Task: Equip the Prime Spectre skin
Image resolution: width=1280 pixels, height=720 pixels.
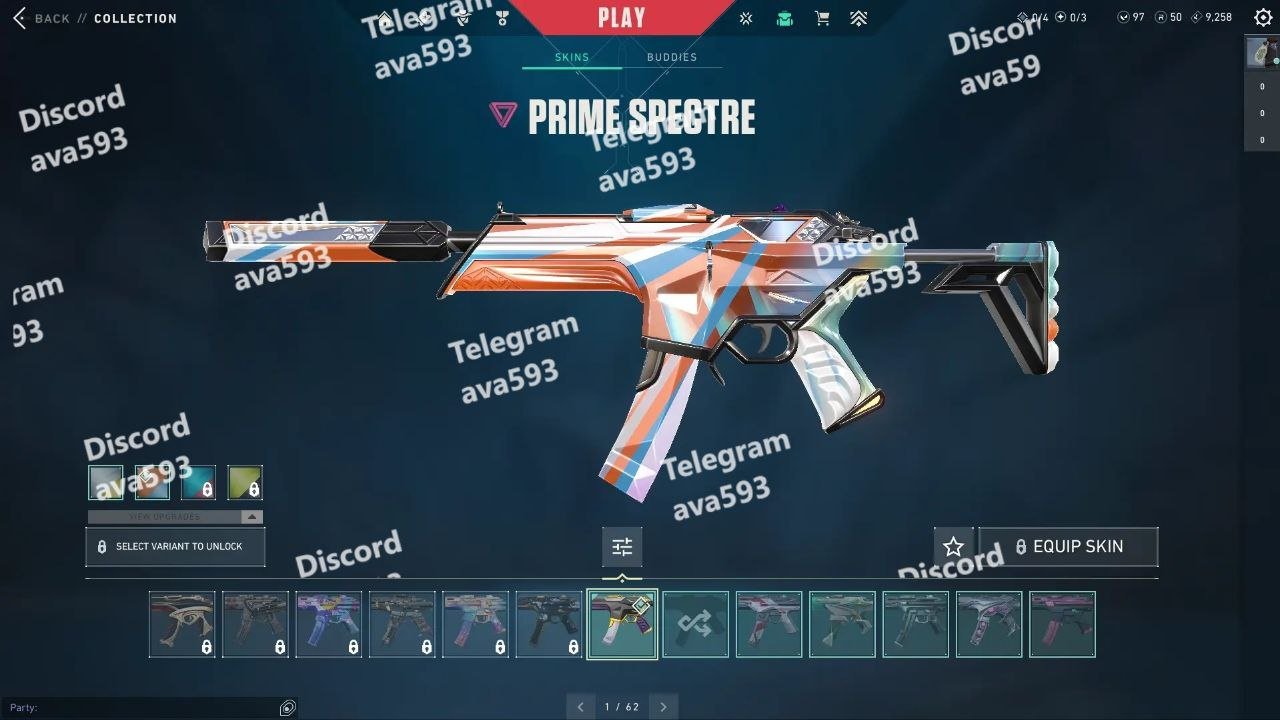Action: (x=1068, y=547)
